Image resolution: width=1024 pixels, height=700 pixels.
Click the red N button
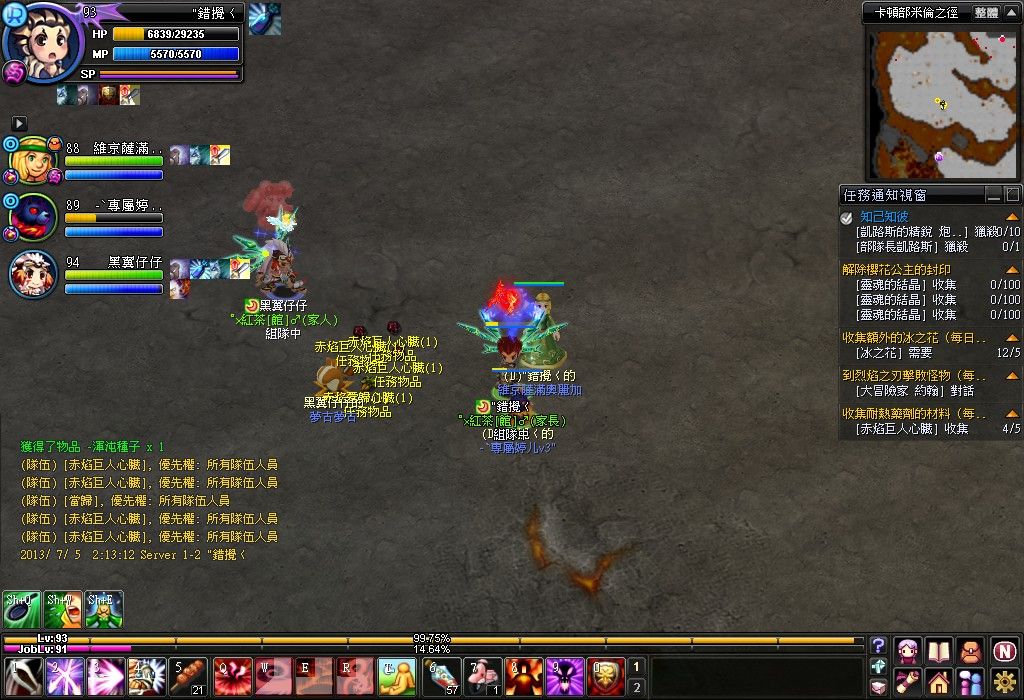pyautogui.click(x=1004, y=650)
